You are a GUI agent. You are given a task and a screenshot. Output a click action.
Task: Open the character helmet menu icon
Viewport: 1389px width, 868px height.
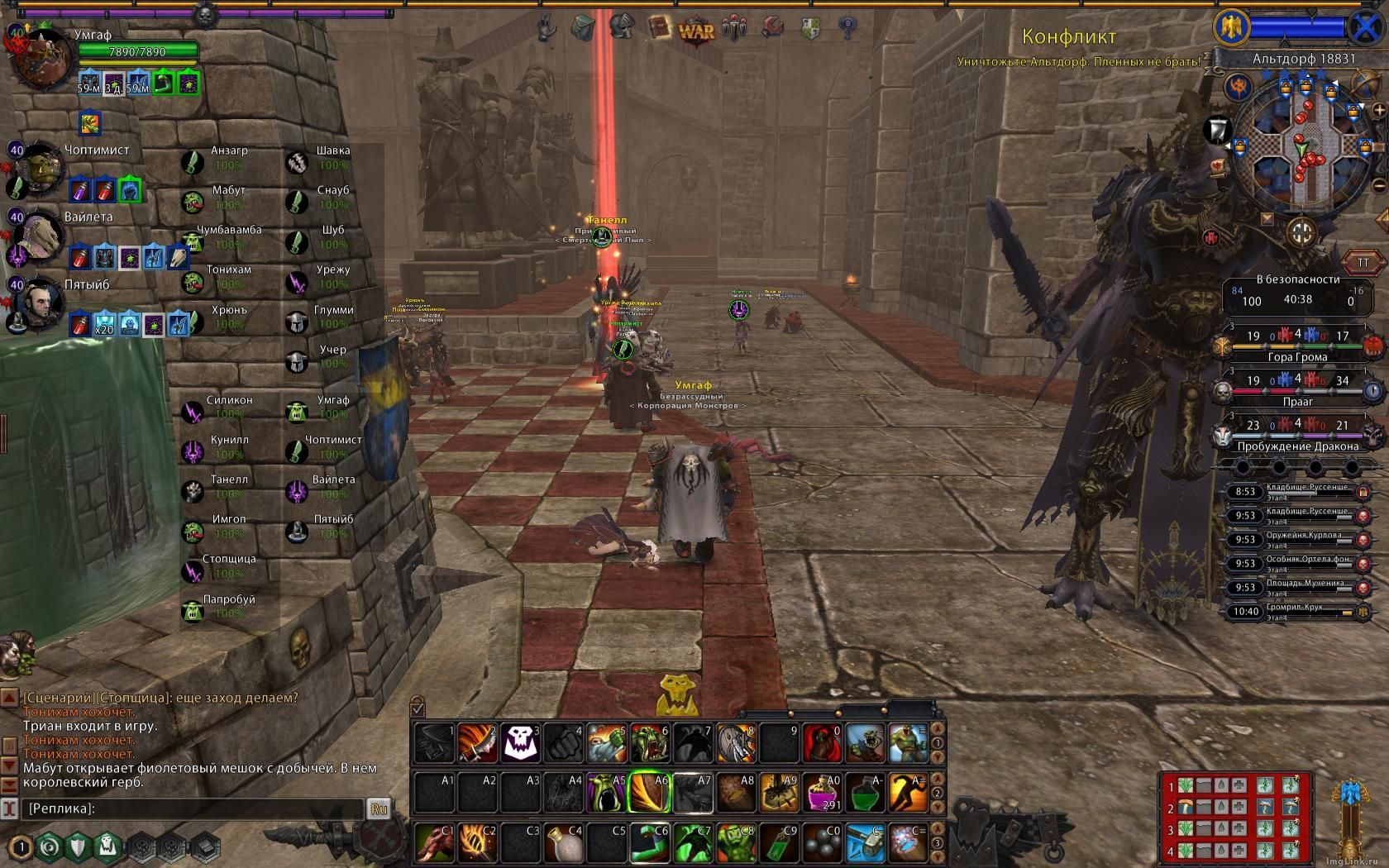(622, 27)
